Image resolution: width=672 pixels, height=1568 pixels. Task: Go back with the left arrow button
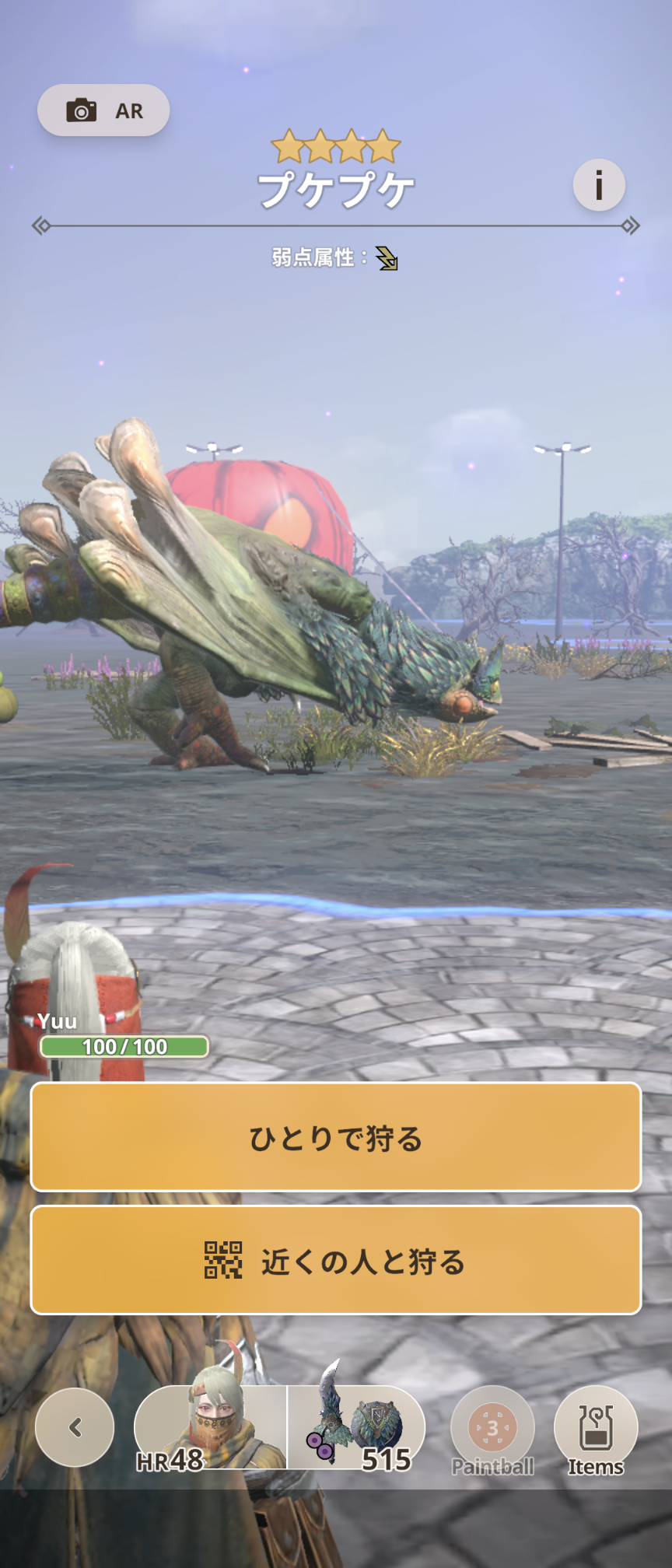[x=75, y=1427]
